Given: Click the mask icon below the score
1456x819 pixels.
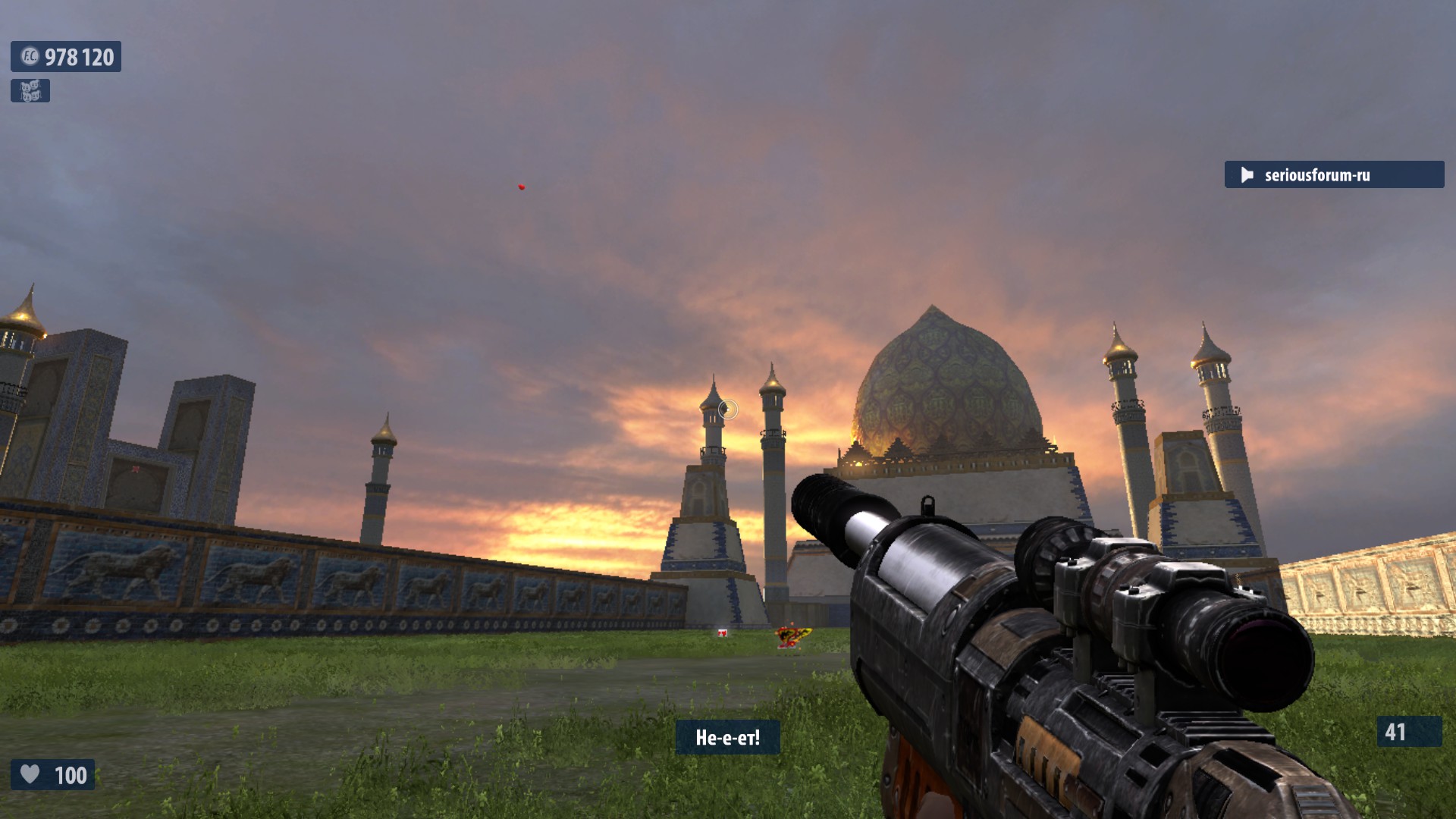Looking at the screenshot, I should point(30,91).
